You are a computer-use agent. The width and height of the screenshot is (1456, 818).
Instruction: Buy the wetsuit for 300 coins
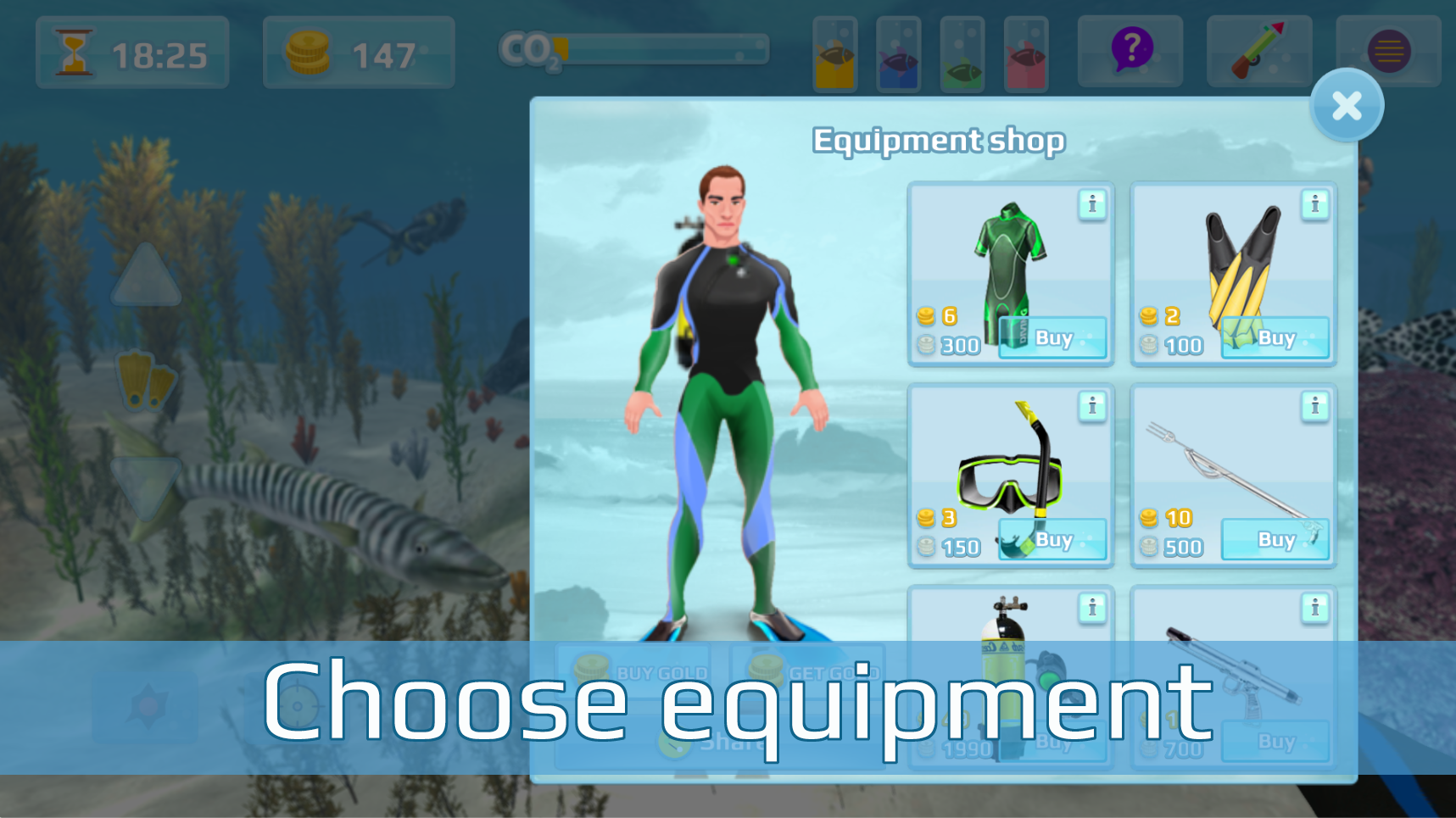pyautogui.click(x=1052, y=337)
